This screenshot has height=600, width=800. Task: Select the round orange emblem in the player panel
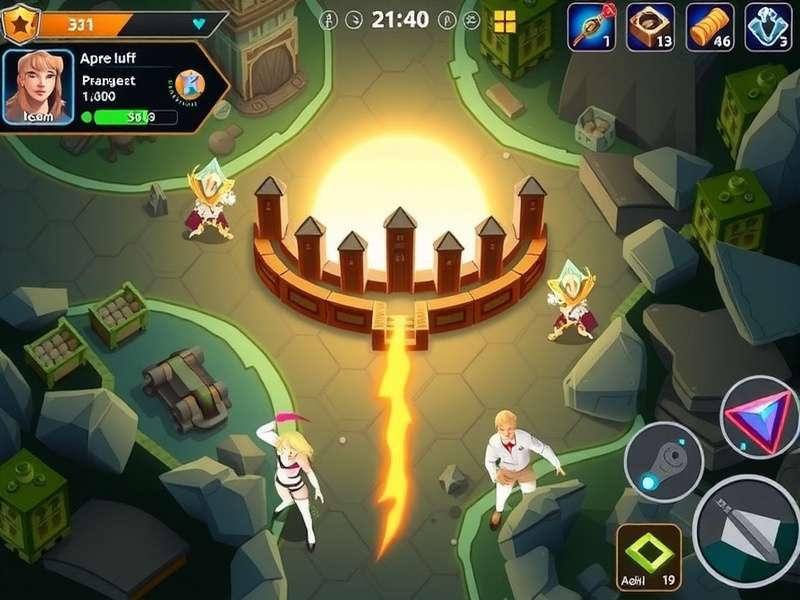coord(188,84)
